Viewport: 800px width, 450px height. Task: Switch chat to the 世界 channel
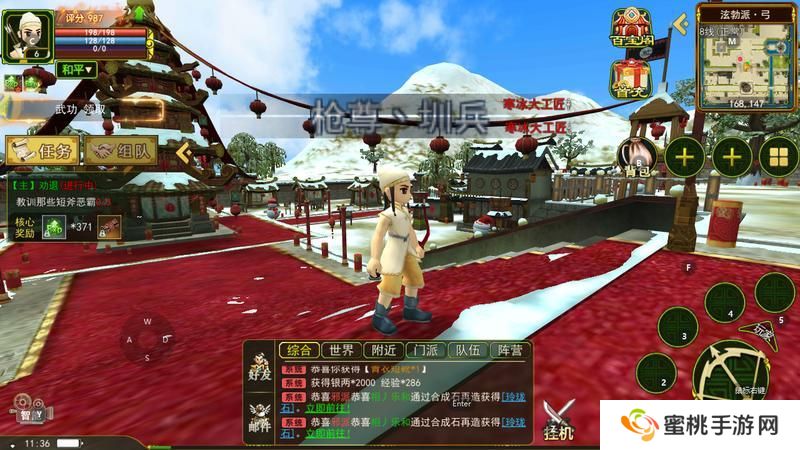[342, 350]
